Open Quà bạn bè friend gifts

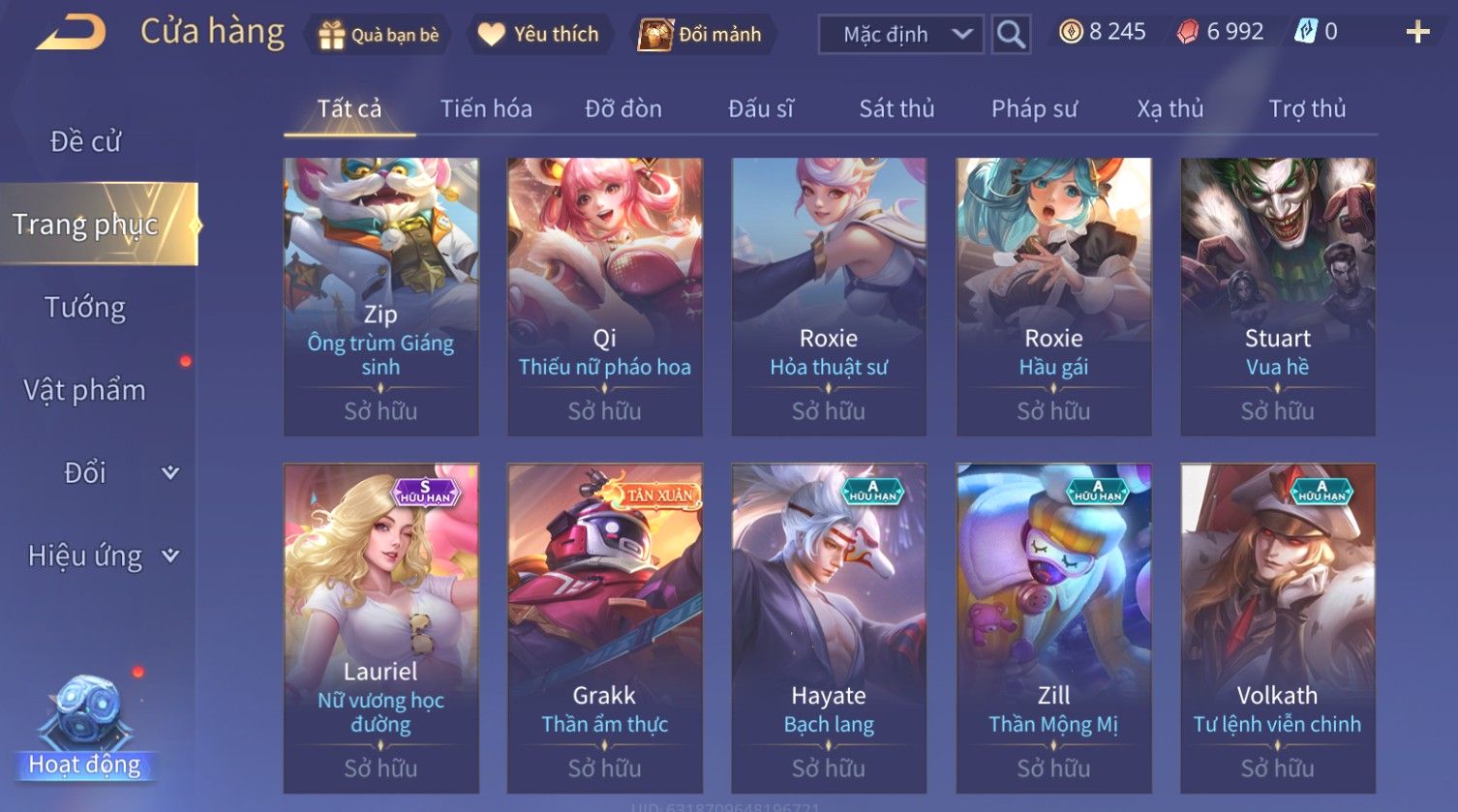coord(379,35)
